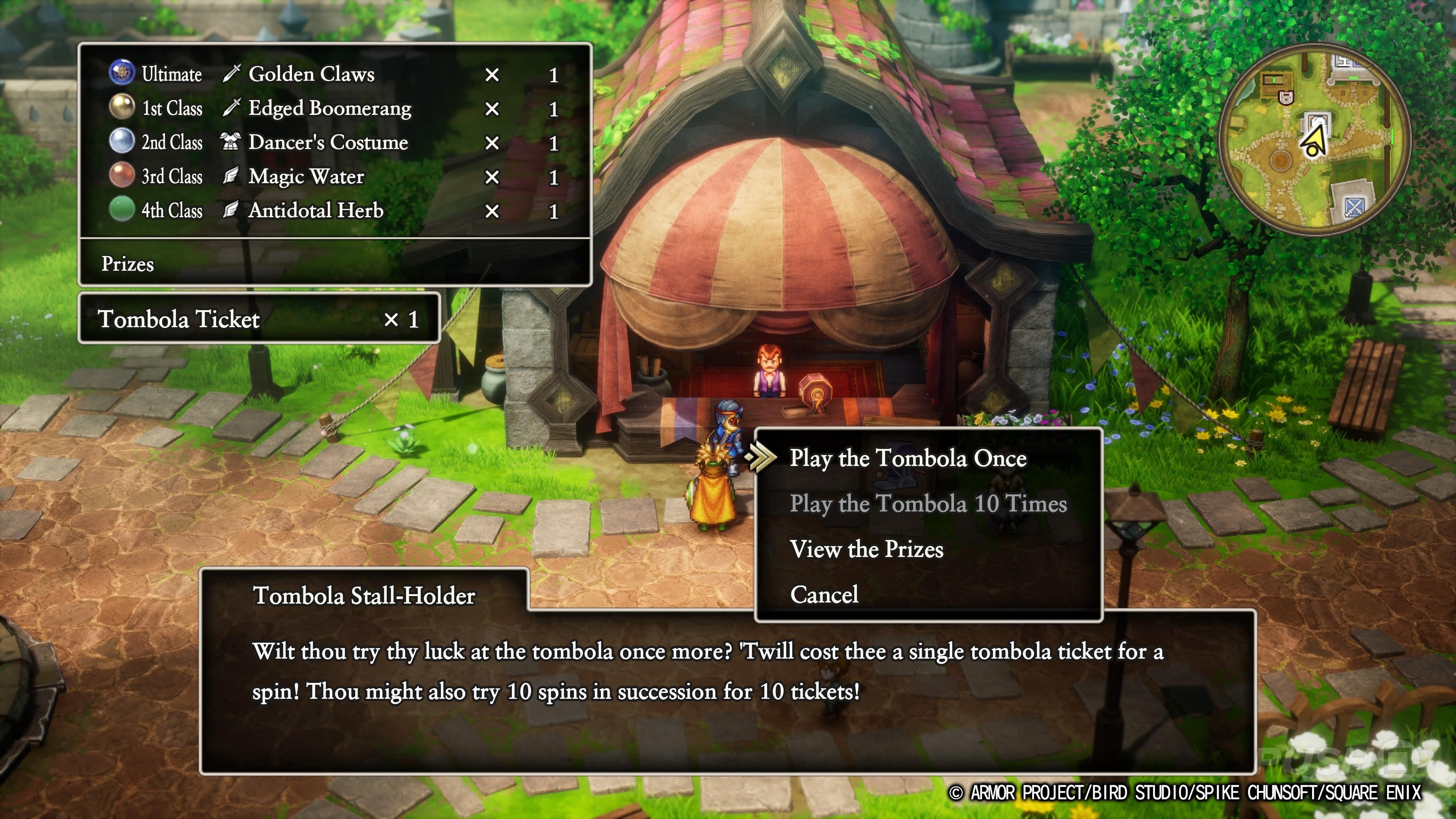The width and height of the screenshot is (1456, 819).
Task: Select the Ultimate prize Golden Claws row
Action: [x=334, y=74]
